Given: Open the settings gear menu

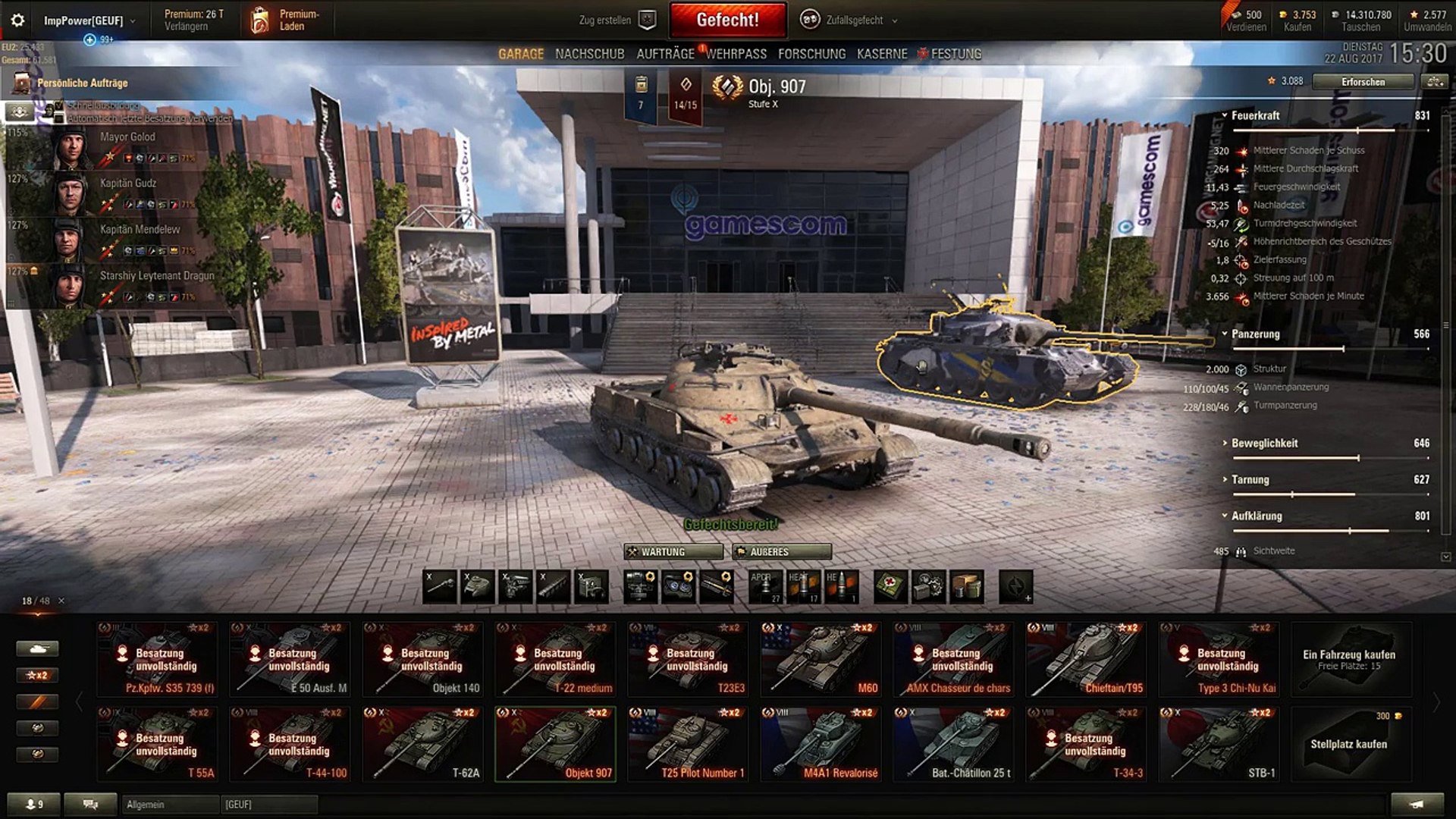Looking at the screenshot, I should tap(17, 20).
